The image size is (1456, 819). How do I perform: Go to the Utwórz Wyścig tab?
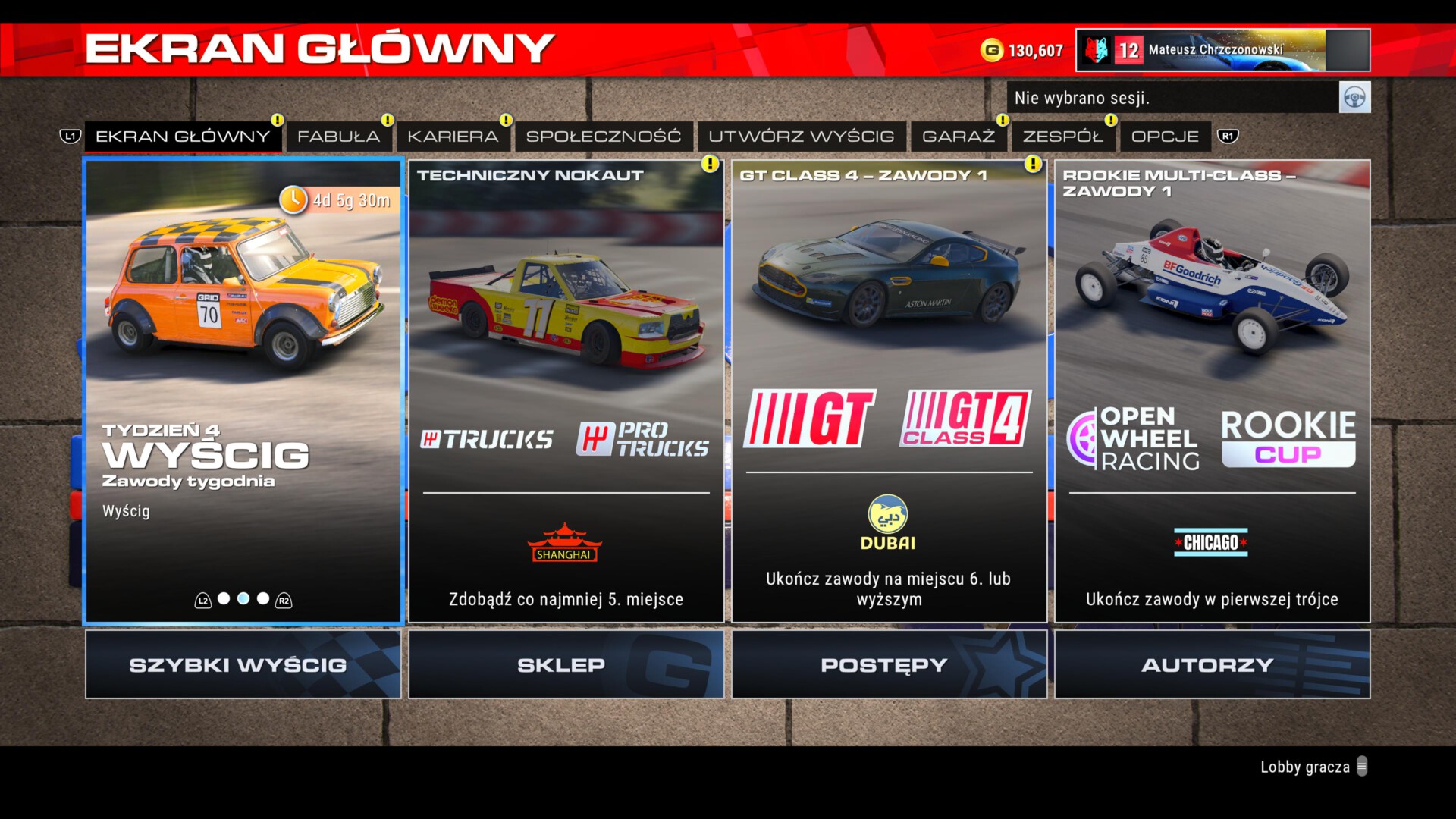tap(802, 136)
